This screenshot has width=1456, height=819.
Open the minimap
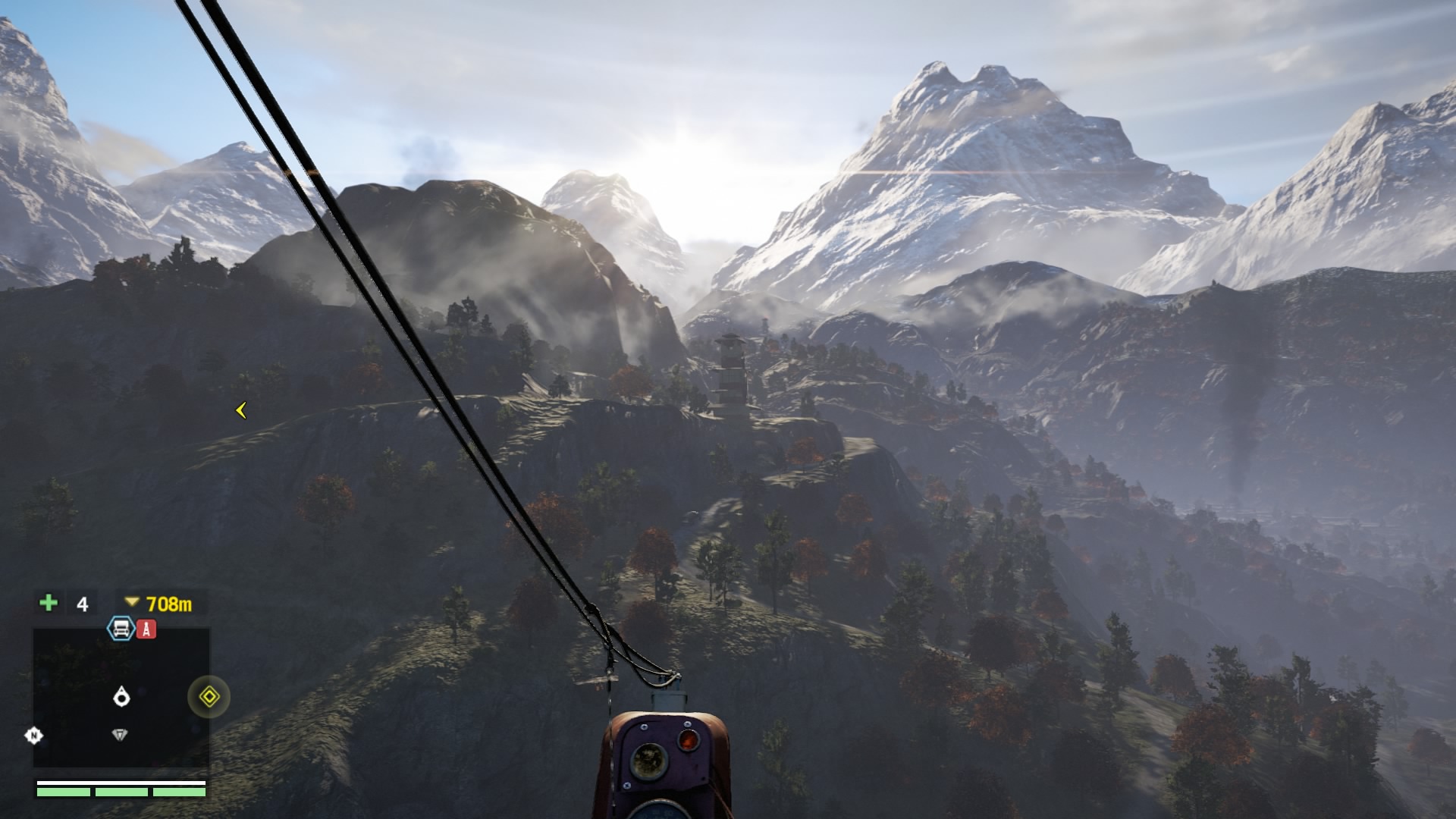click(x=121, y=698)
